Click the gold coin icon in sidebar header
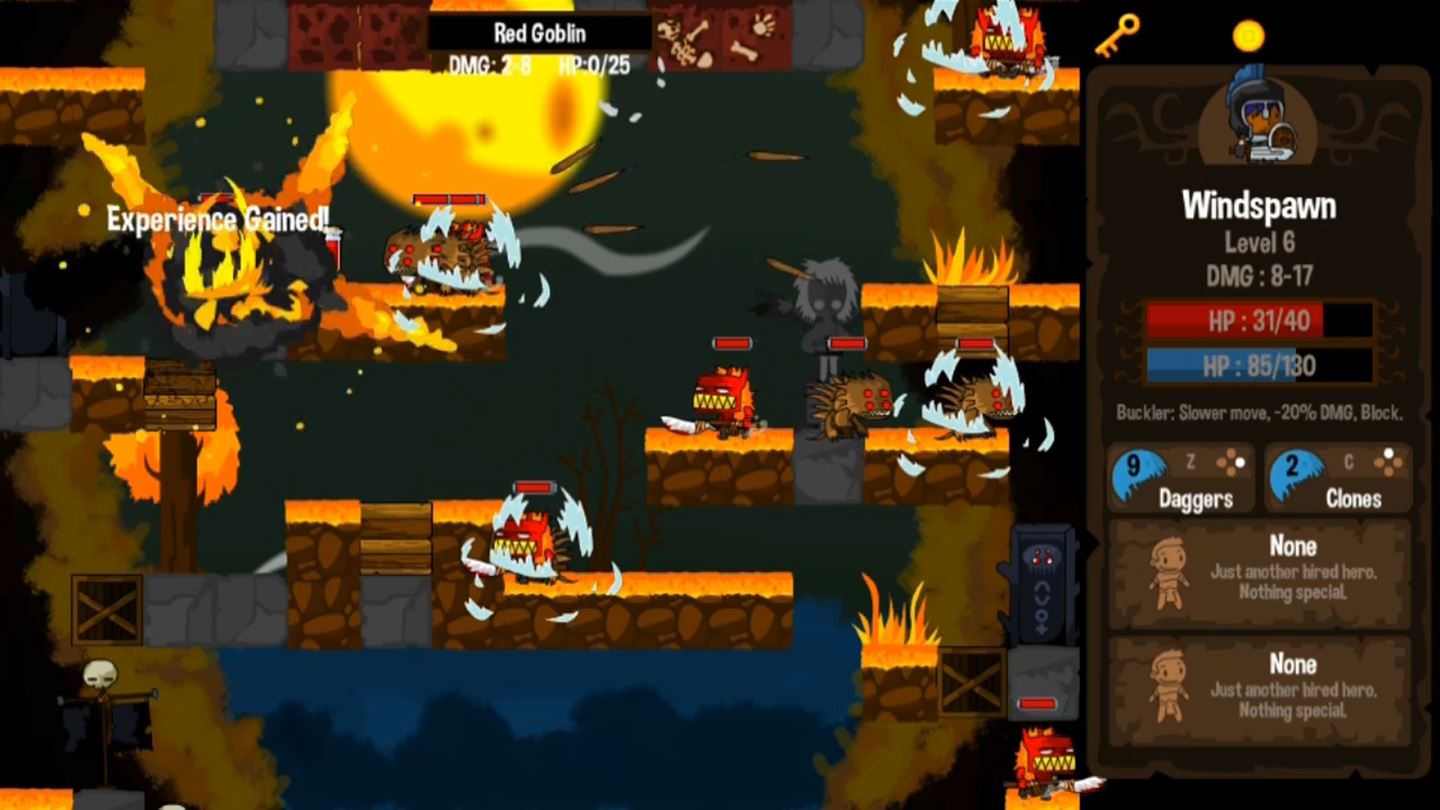 coord(1250,31)
